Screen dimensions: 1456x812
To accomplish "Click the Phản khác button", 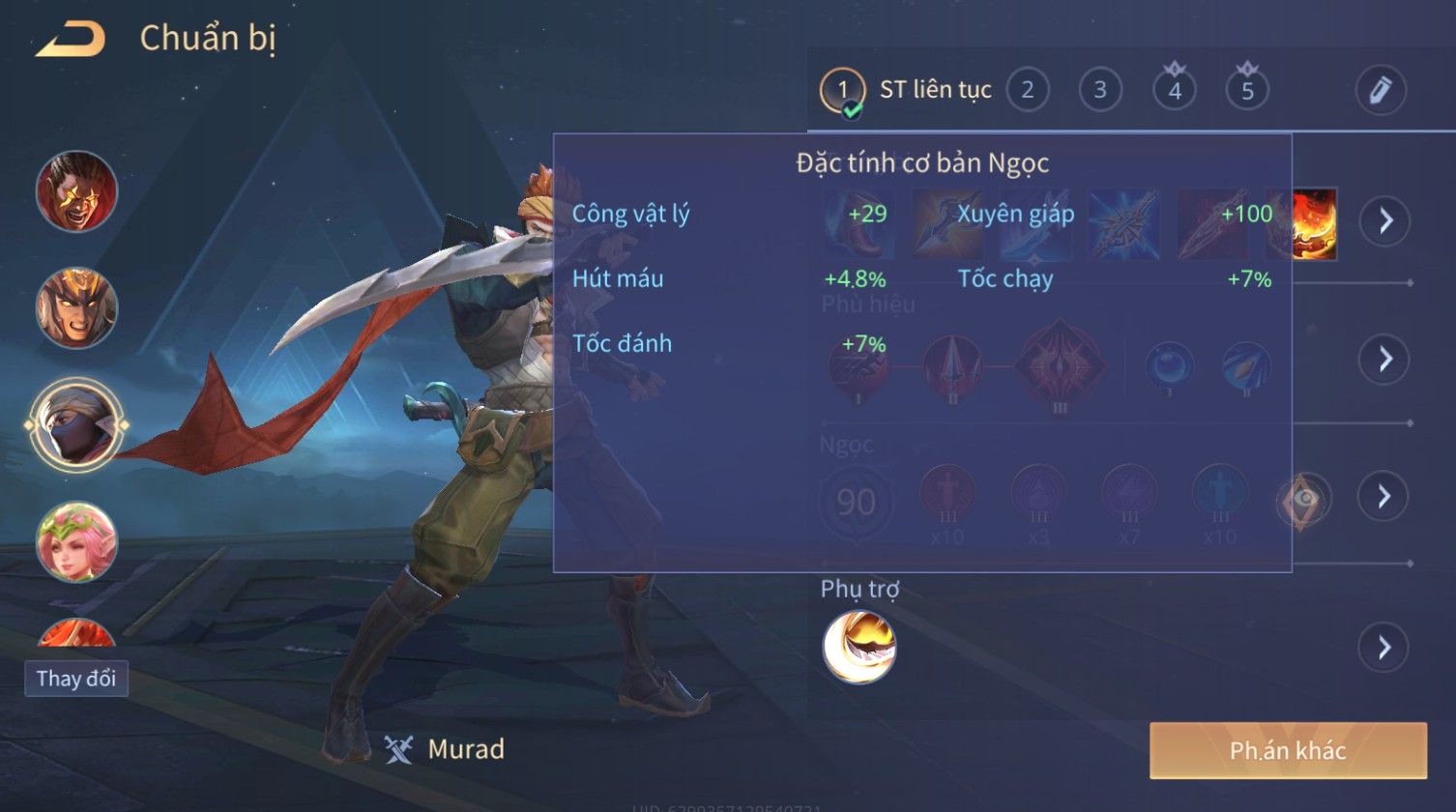I will click(x=1288, y=751).
